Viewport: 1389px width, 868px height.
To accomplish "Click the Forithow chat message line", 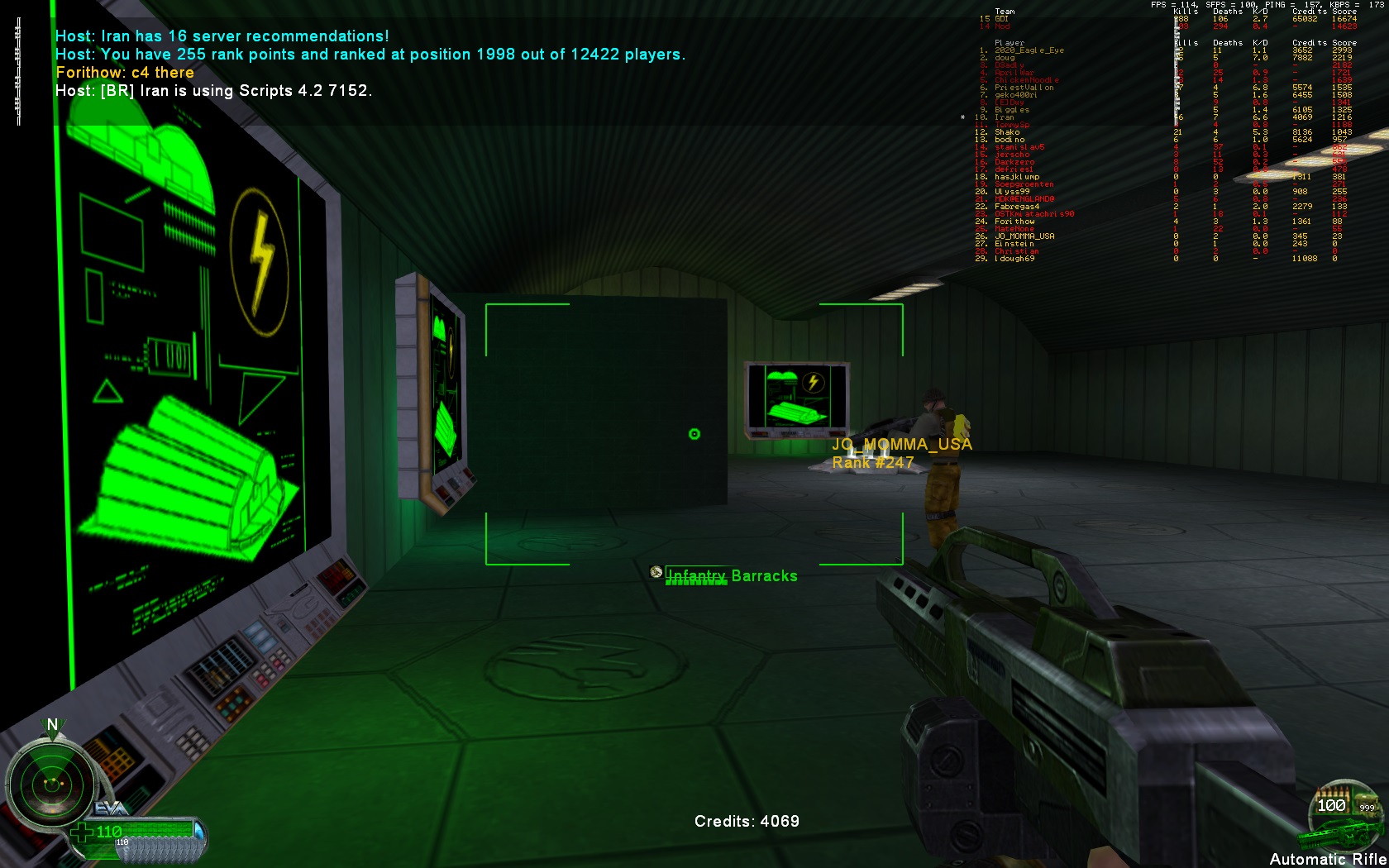I will pos(125,73).
